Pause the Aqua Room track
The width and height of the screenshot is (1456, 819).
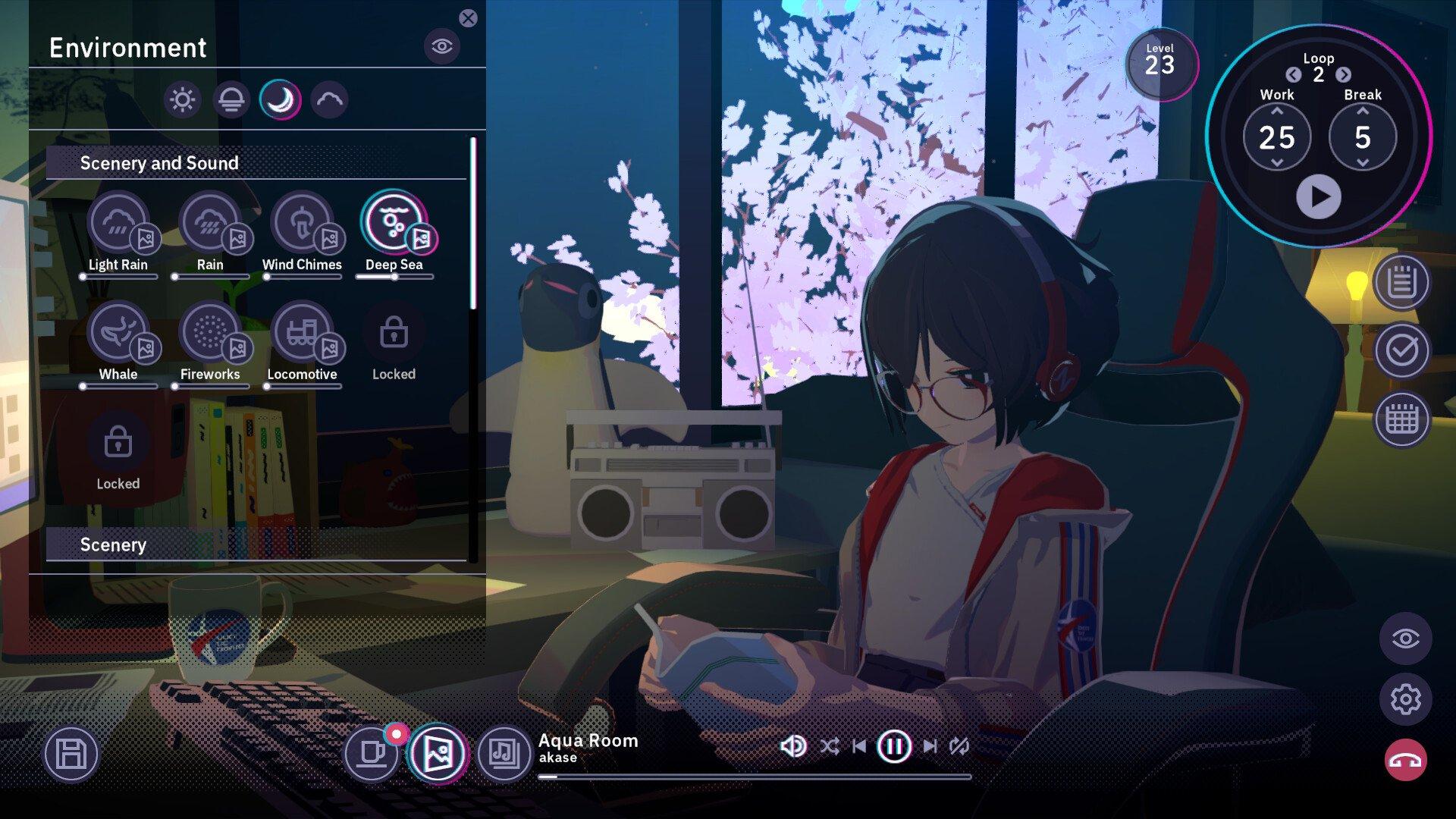tap(893, 746)
